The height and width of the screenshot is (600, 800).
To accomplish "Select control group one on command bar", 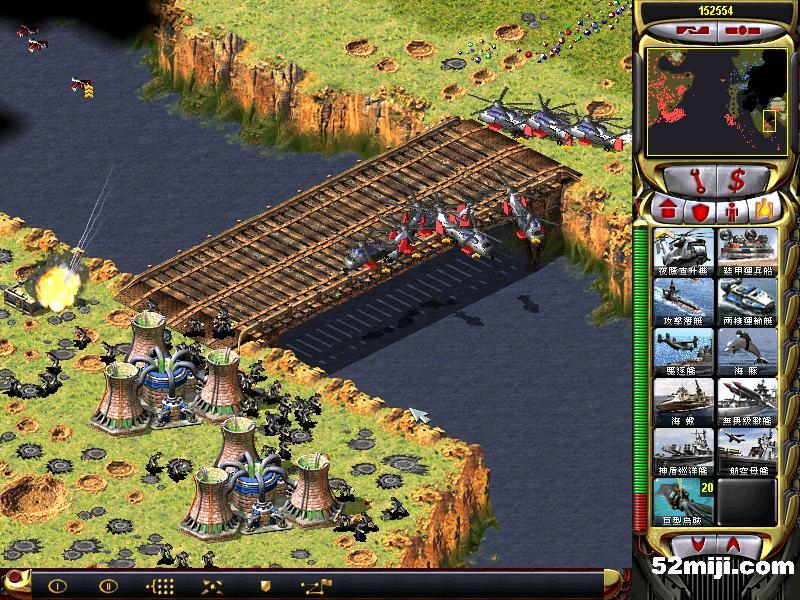I will pos(58,586).
